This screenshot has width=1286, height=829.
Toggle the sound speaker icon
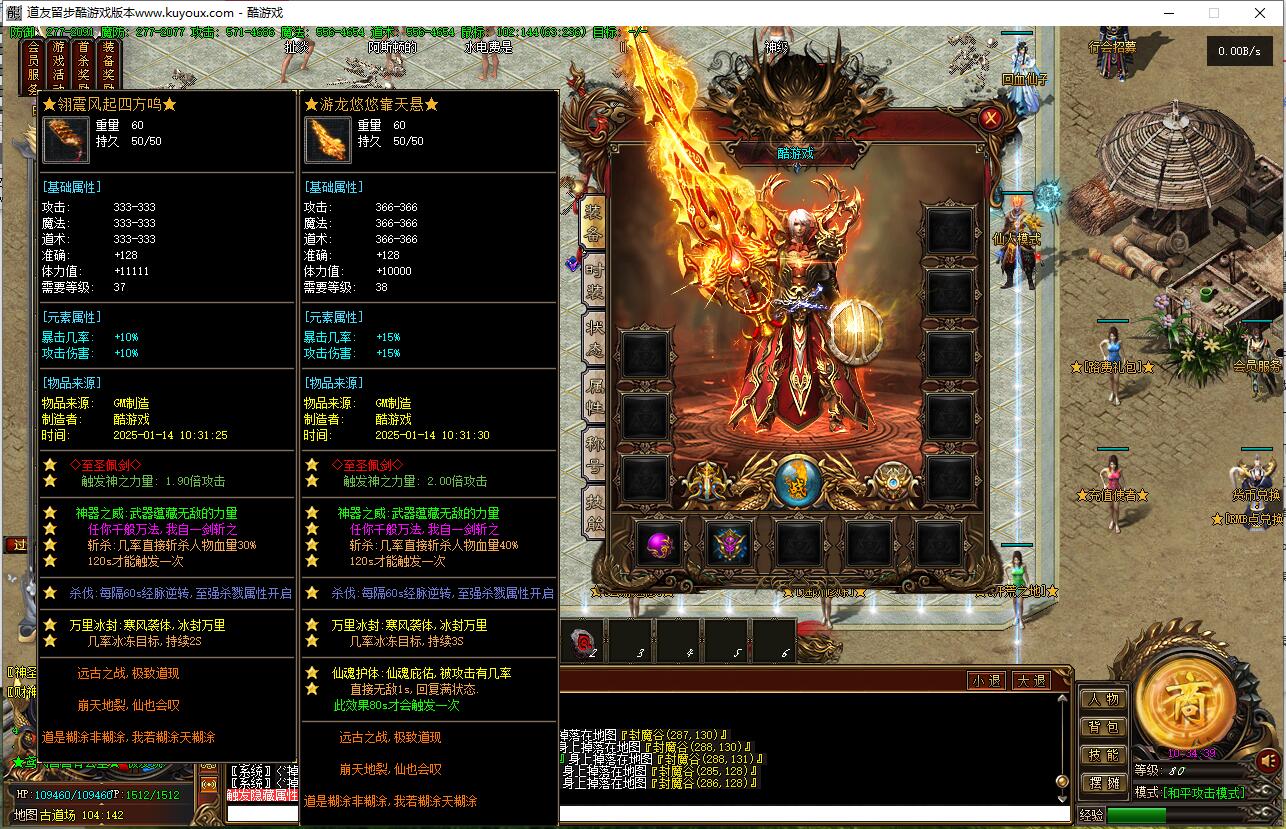[x=1268, y=762]
